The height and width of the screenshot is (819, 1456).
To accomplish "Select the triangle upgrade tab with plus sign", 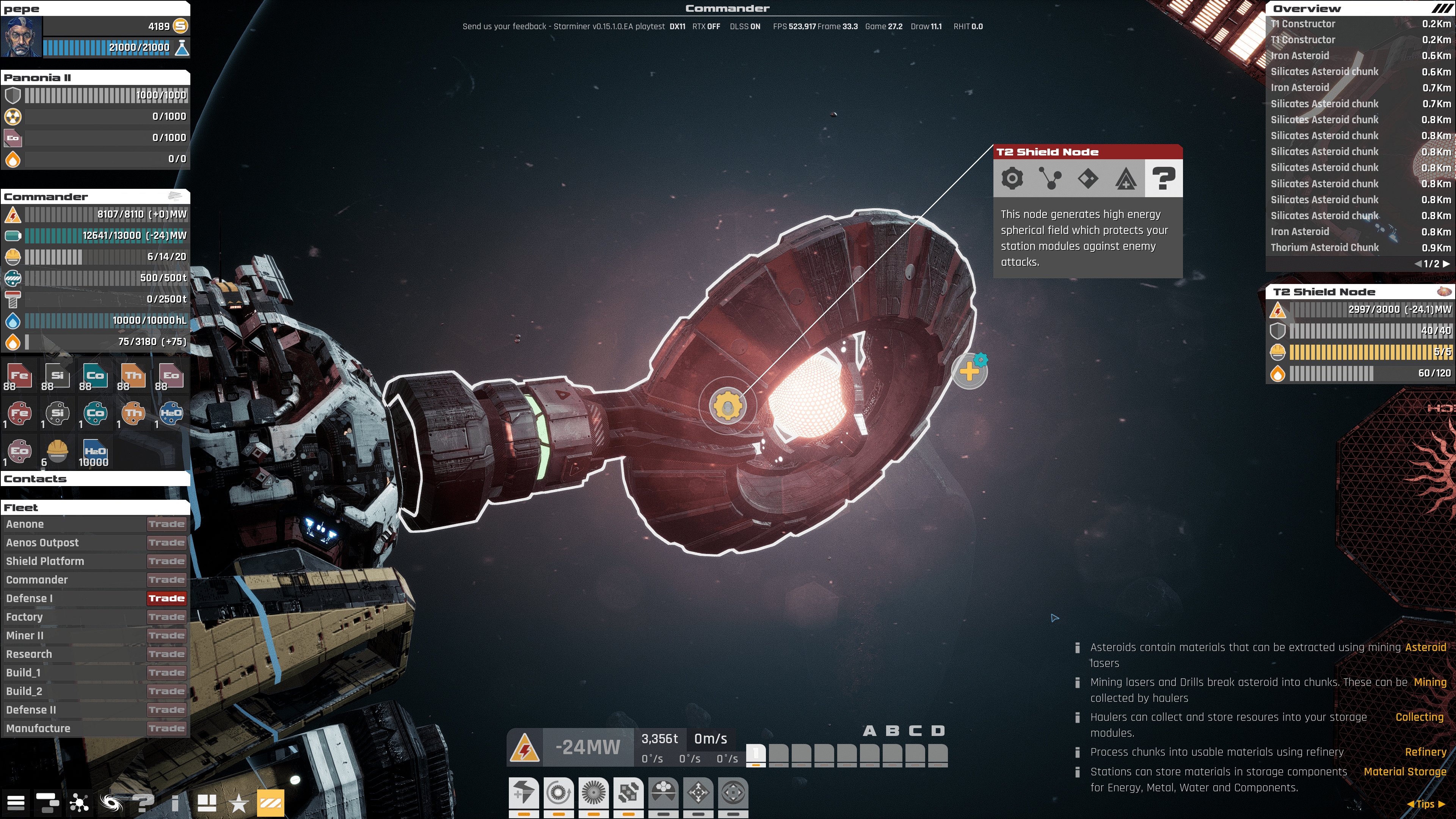I will (1125, 179).
